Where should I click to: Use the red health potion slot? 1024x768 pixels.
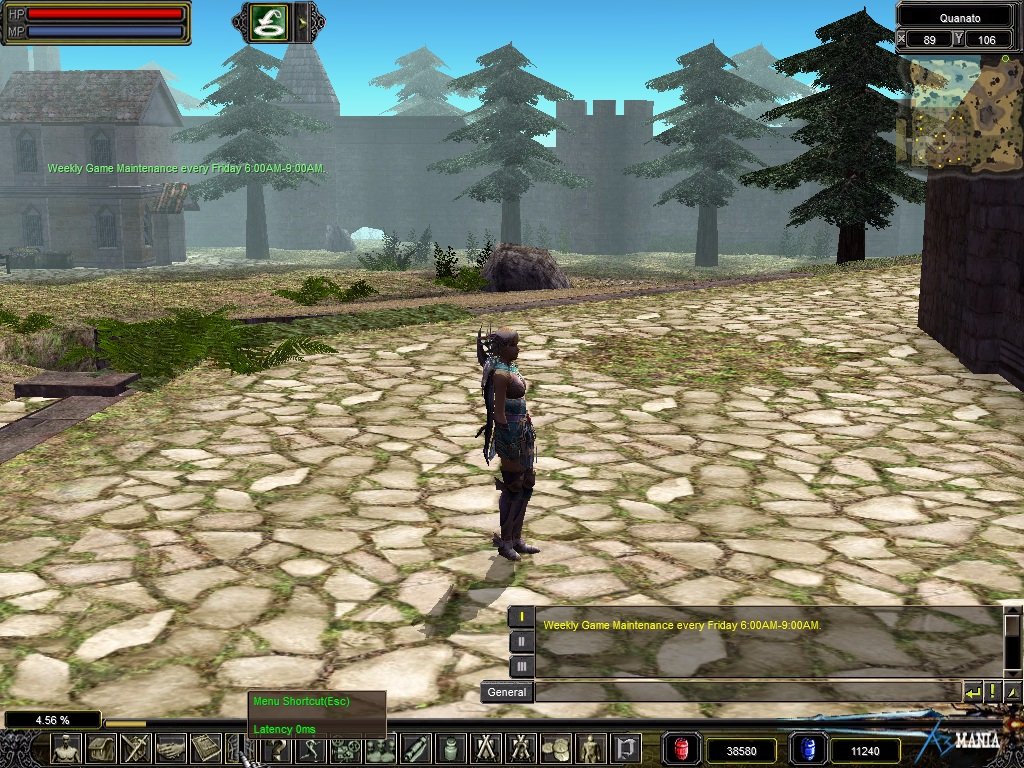682,749
